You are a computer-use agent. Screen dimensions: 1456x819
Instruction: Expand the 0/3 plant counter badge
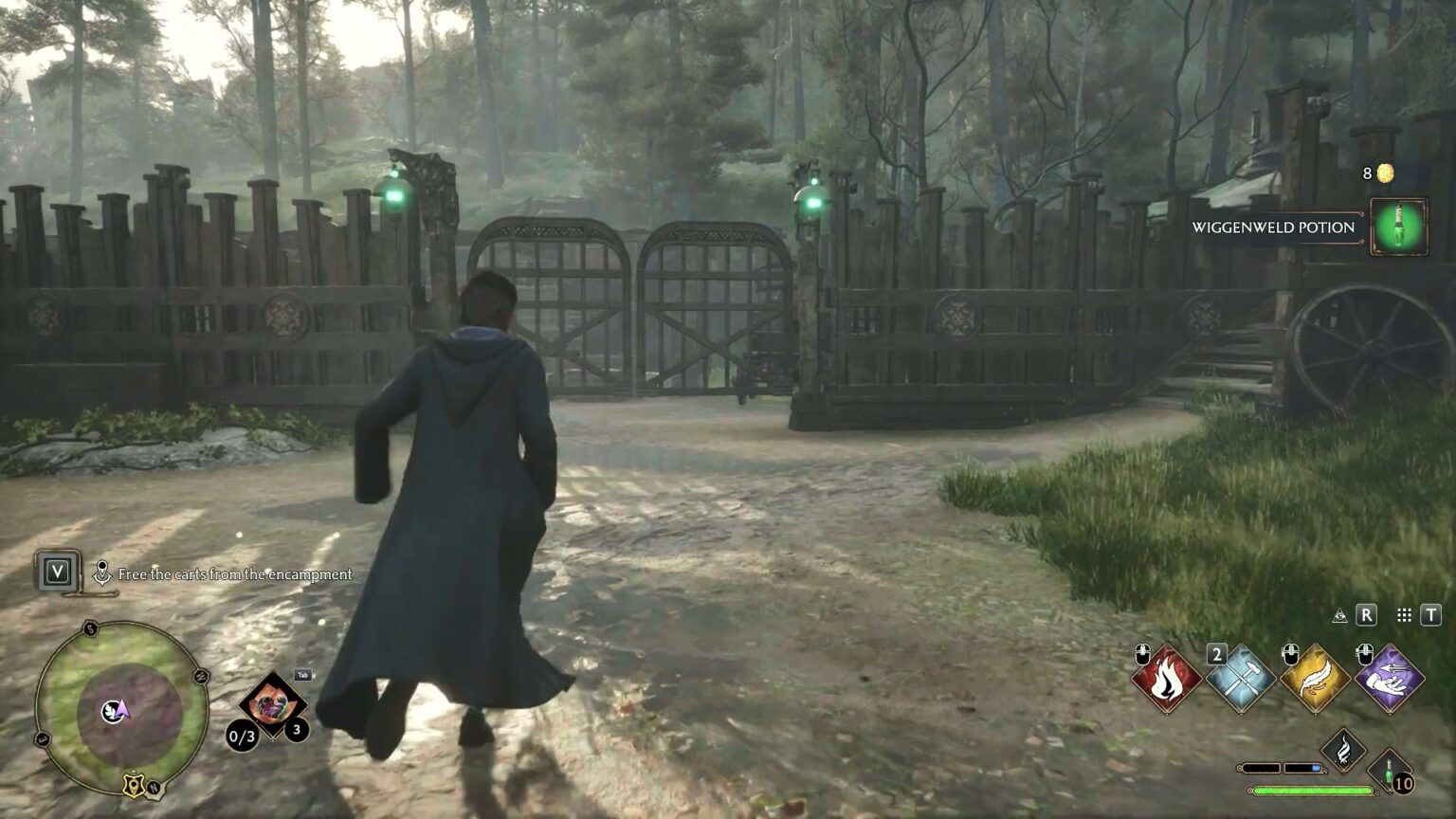243,736
